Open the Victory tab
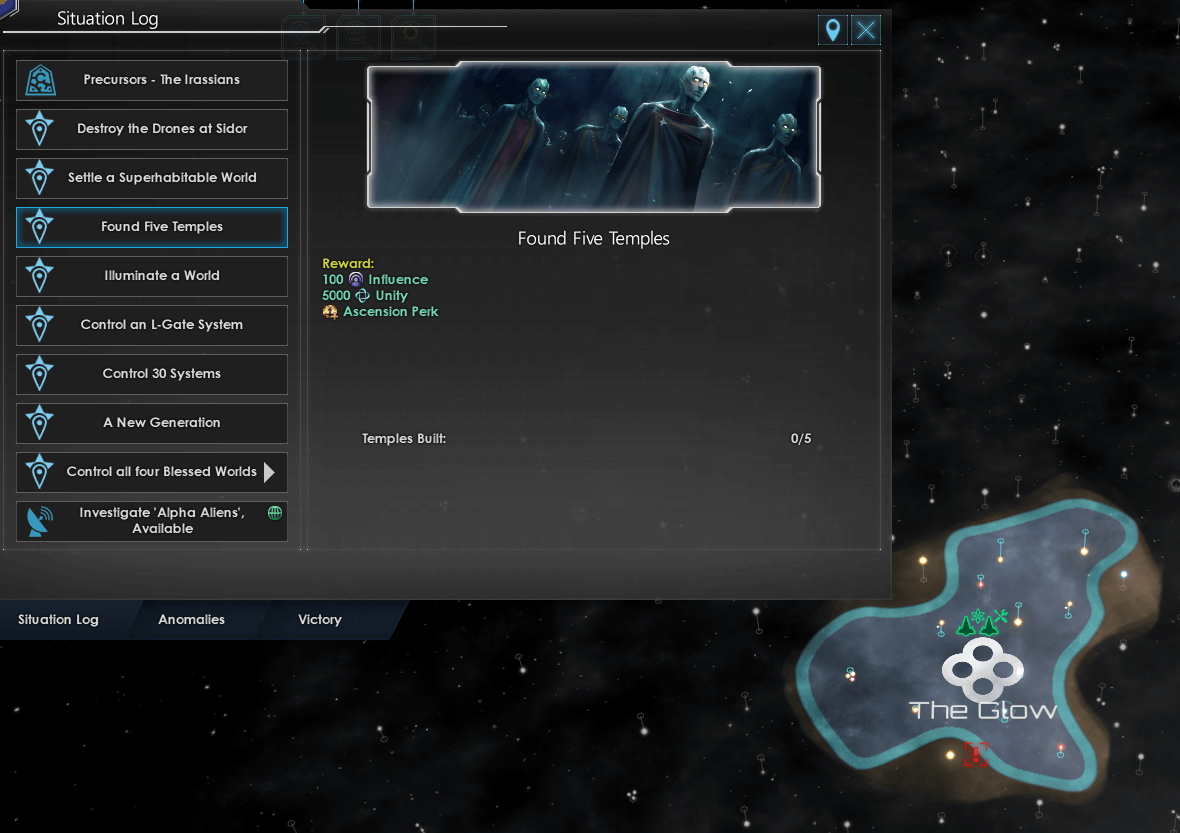This screenshot has width=1180, height=833. [x=319, y=620]
